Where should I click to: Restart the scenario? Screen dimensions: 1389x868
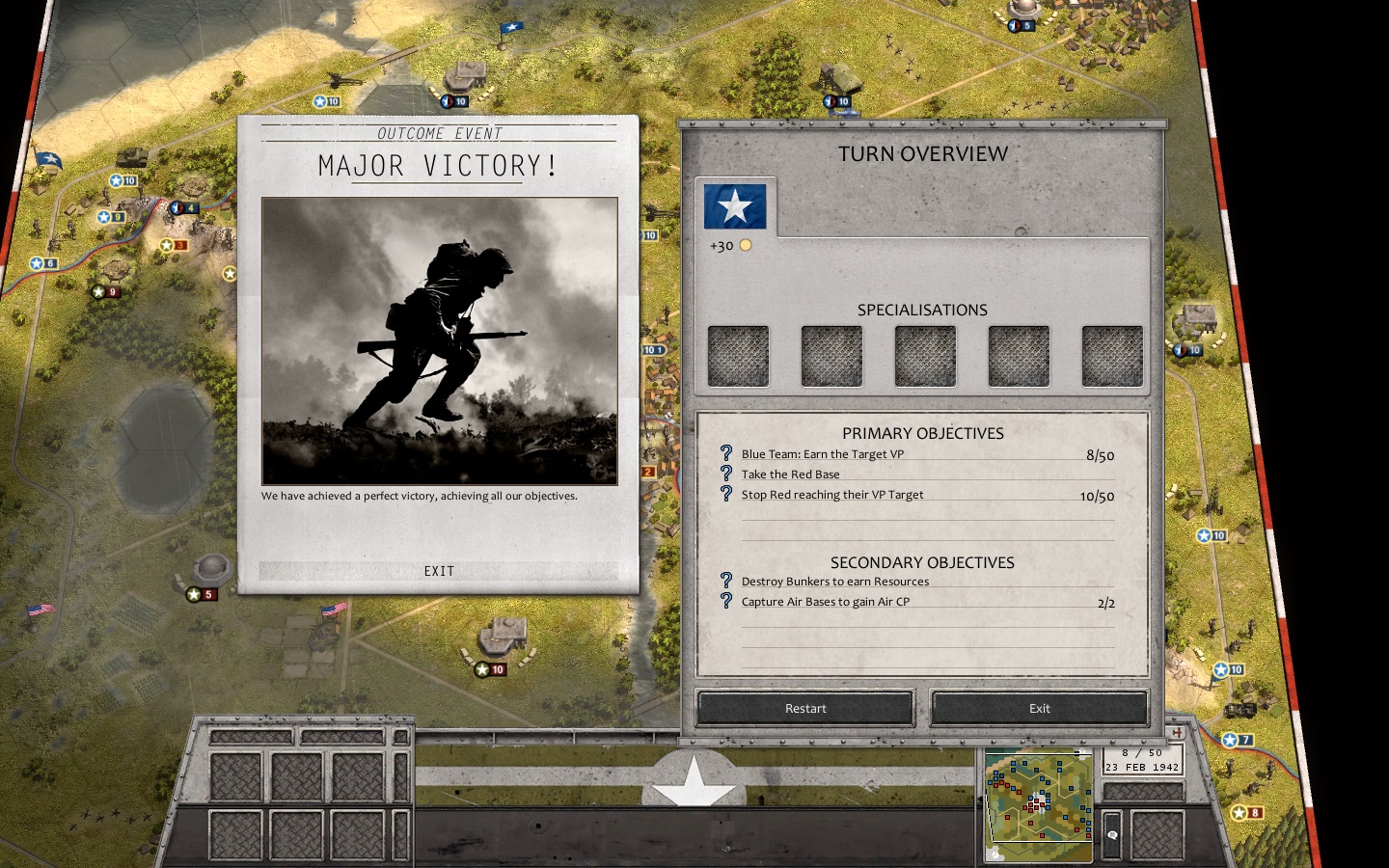pos(805,708)
